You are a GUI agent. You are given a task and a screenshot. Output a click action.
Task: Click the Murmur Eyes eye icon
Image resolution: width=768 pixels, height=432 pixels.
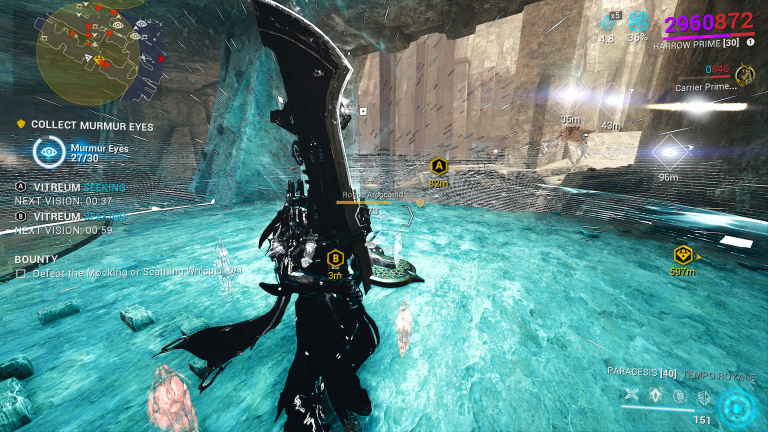[x=47, y=152]
